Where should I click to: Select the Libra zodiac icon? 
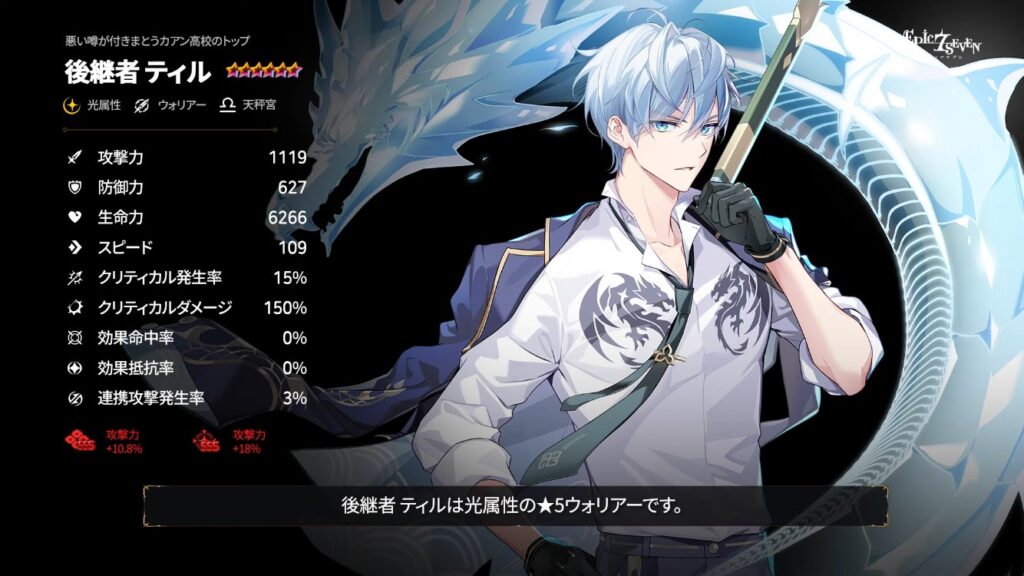point(228,105)
